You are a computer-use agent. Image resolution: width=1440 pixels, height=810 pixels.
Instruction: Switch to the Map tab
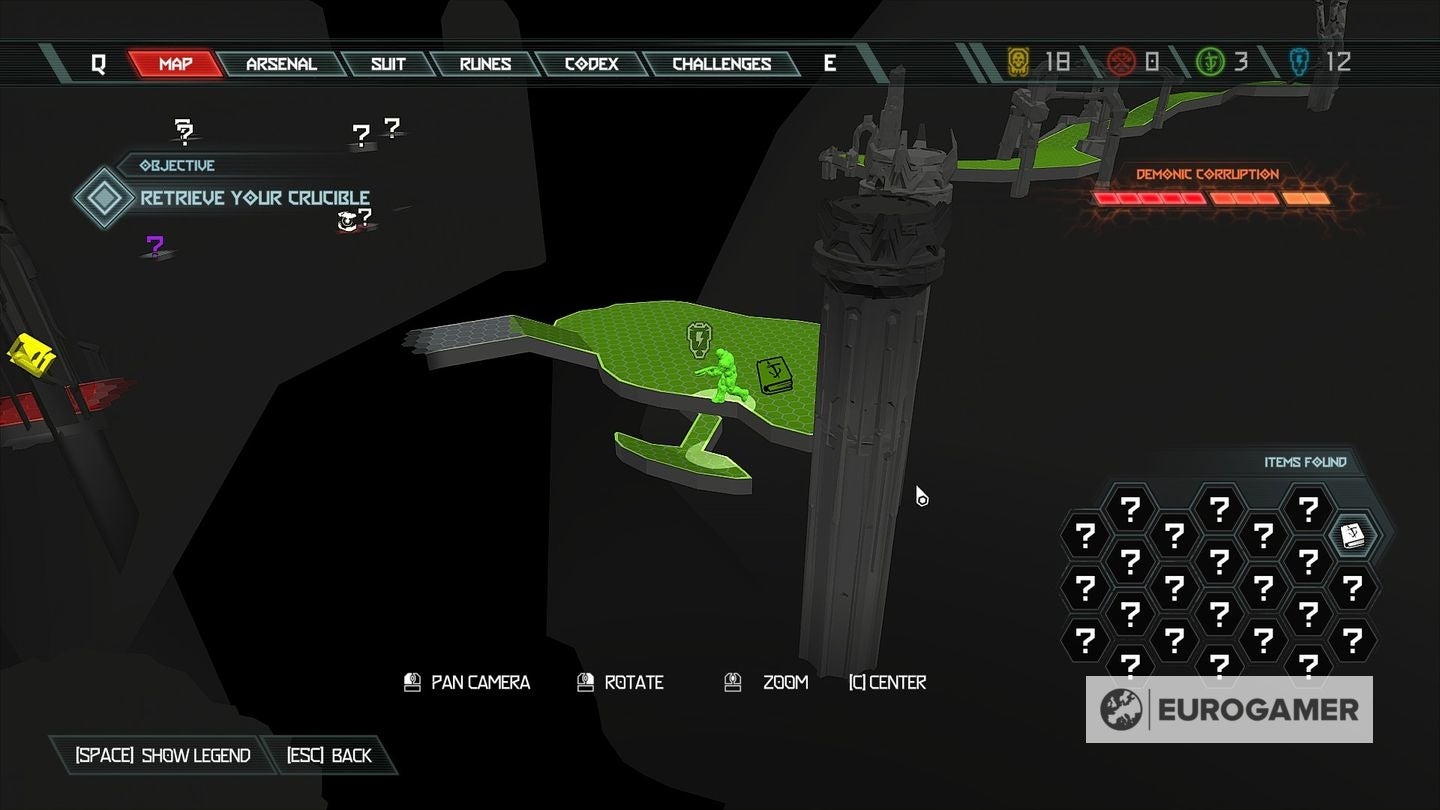pos(176,64)
